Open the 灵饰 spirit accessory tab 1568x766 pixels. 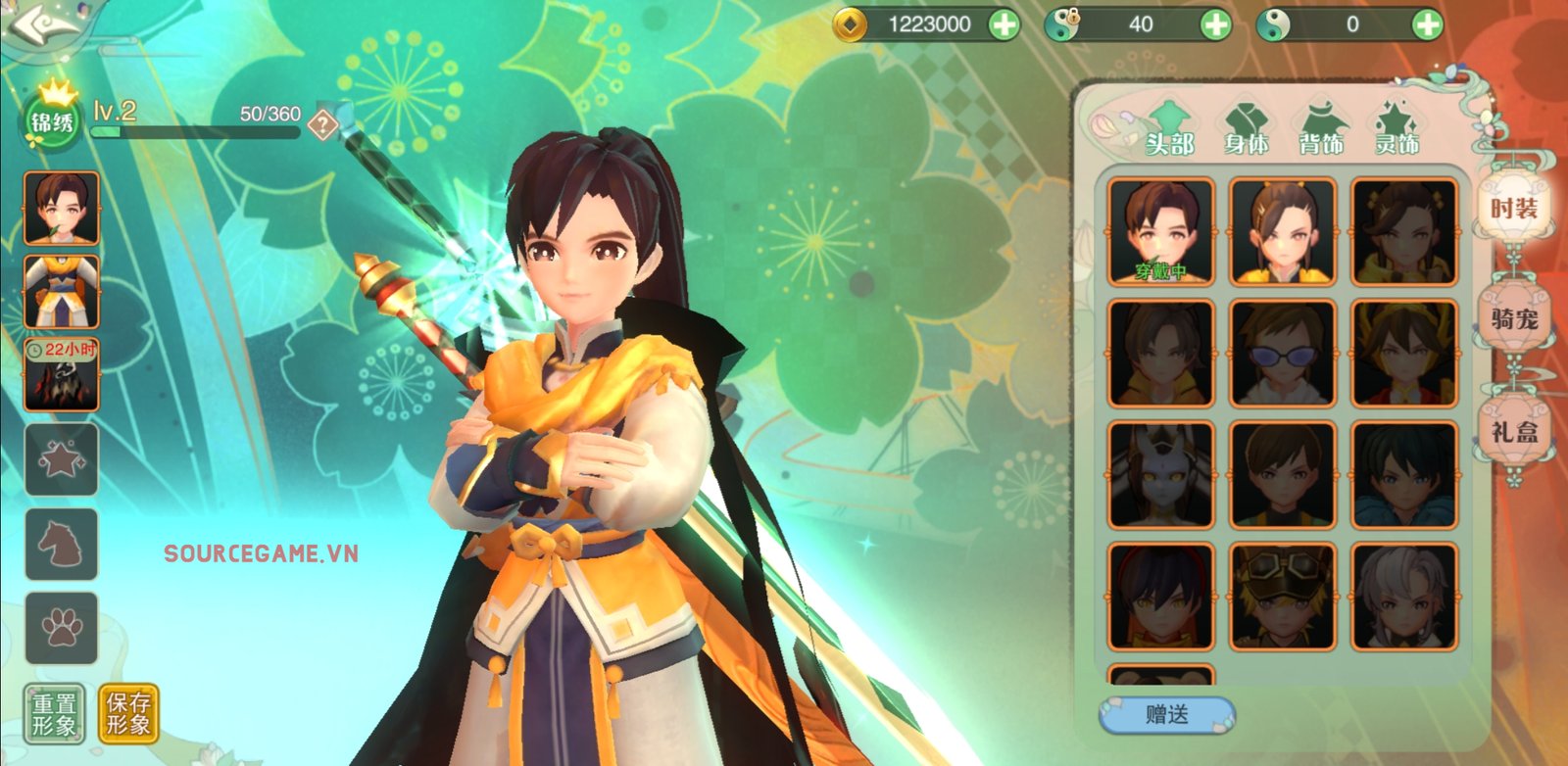(x=1396, y=130)
